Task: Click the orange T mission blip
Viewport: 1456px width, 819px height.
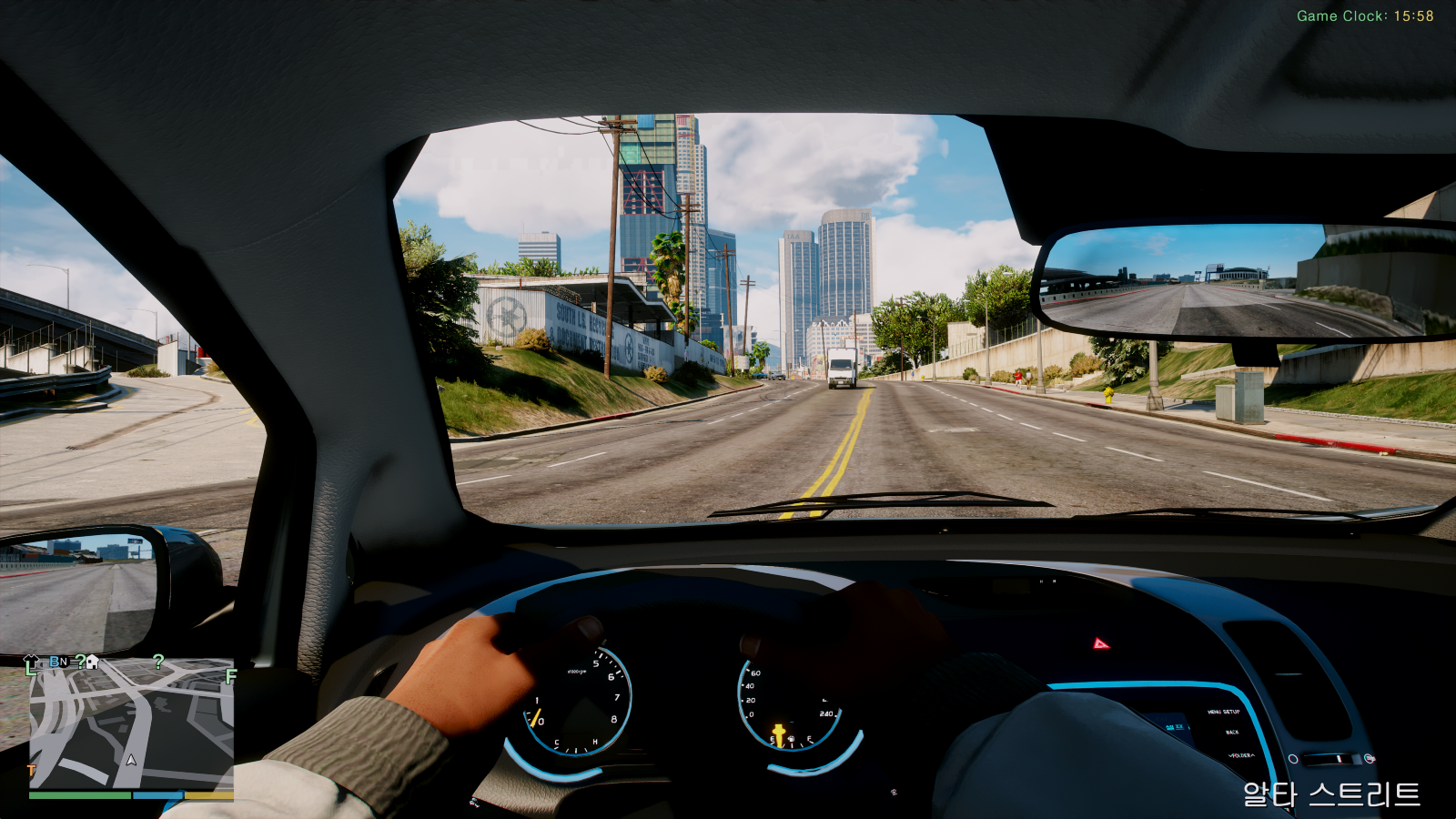Action: 32,770
